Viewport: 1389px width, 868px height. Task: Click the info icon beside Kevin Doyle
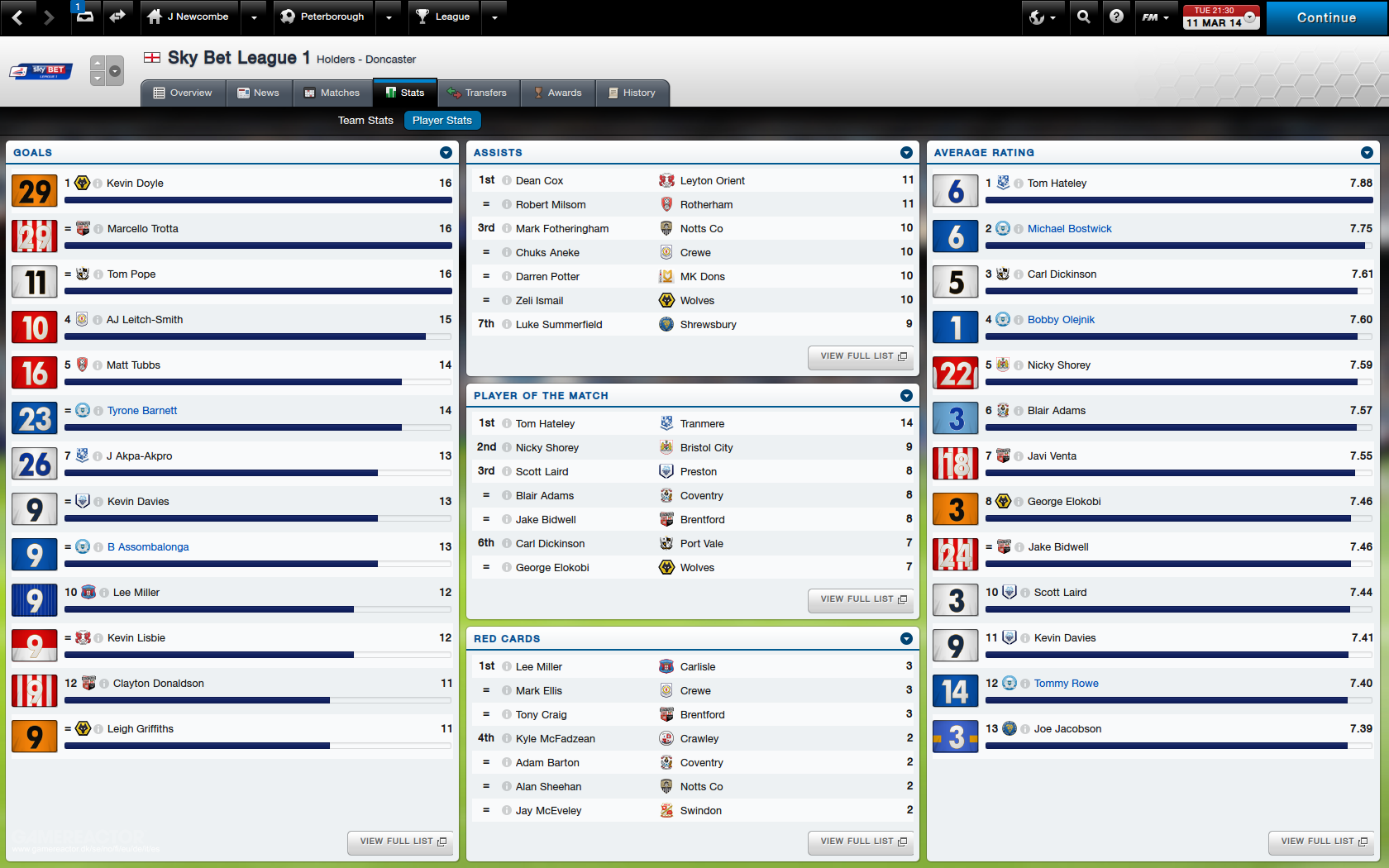99,184
